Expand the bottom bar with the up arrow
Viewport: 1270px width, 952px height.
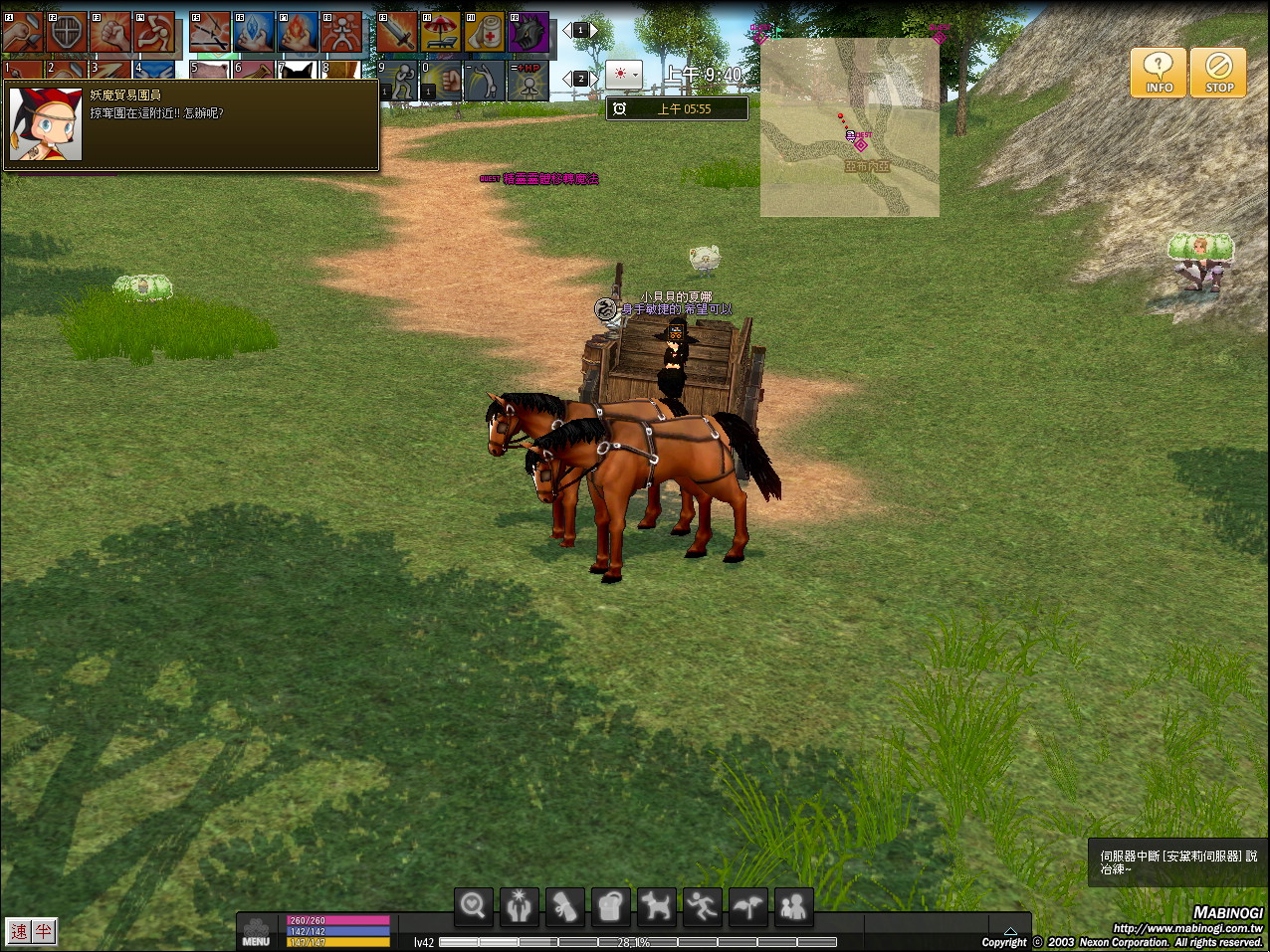pos(1010,931)
